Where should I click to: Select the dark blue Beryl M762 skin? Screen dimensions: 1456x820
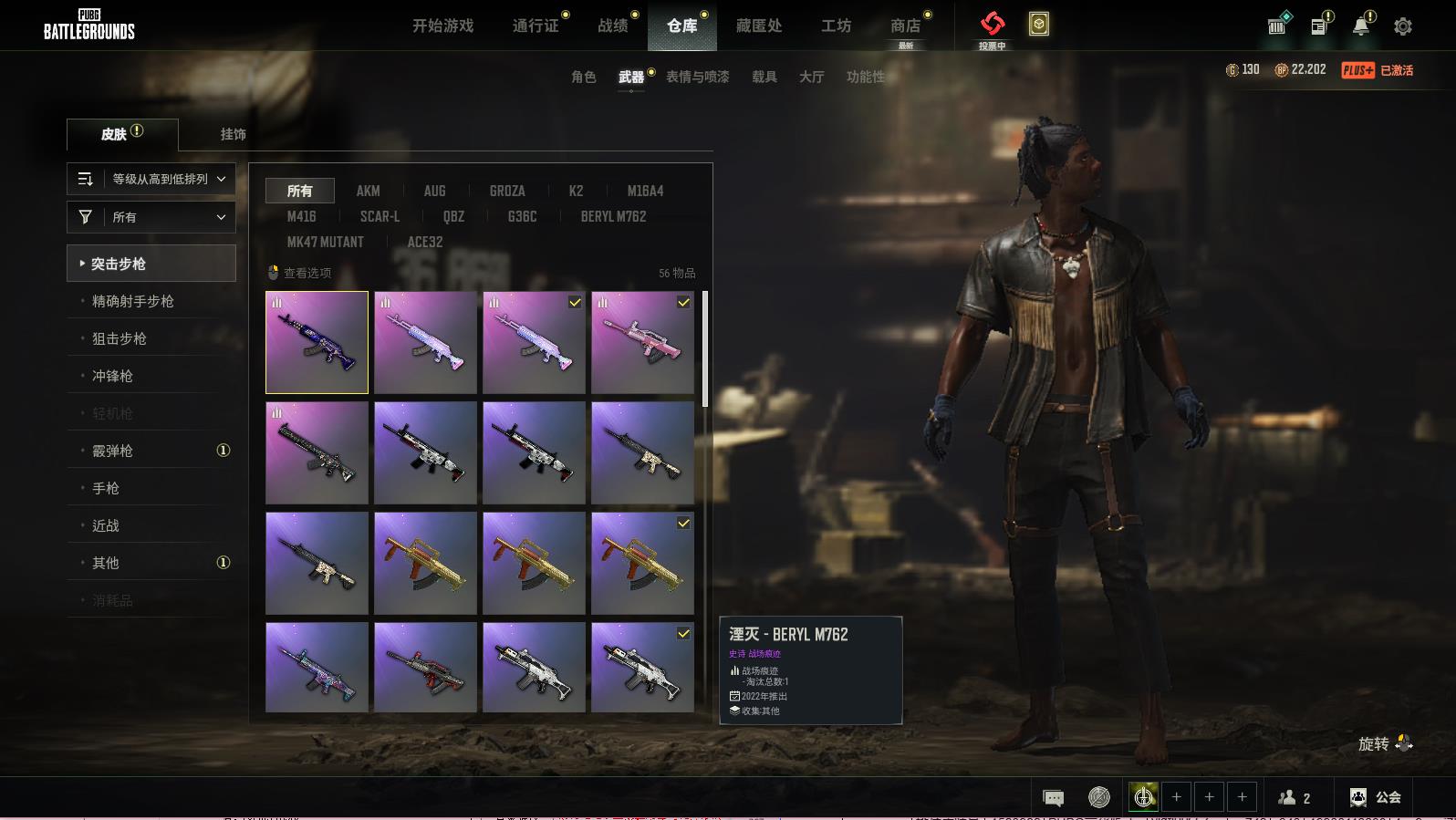point(317,342)
